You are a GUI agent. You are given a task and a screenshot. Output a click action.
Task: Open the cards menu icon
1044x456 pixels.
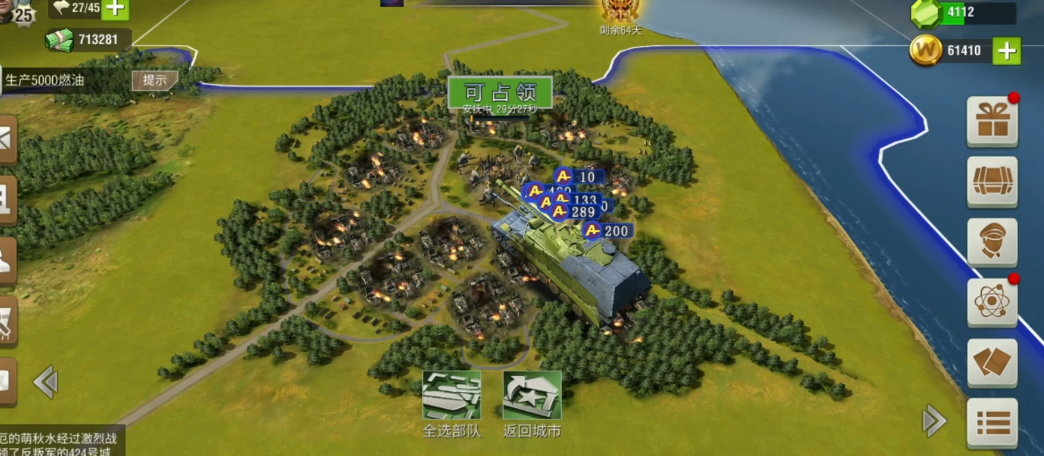coord(992,362)
